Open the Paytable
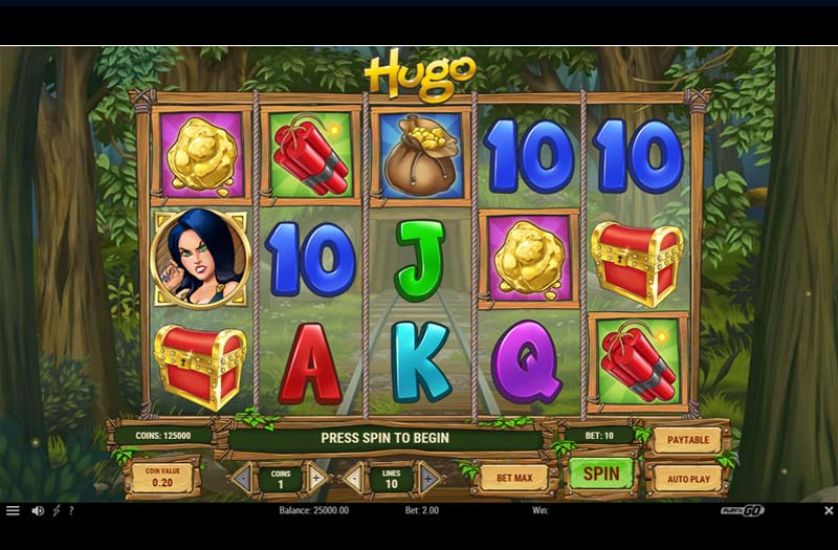This screenshot has width=838, height=550. click(687, 439)
